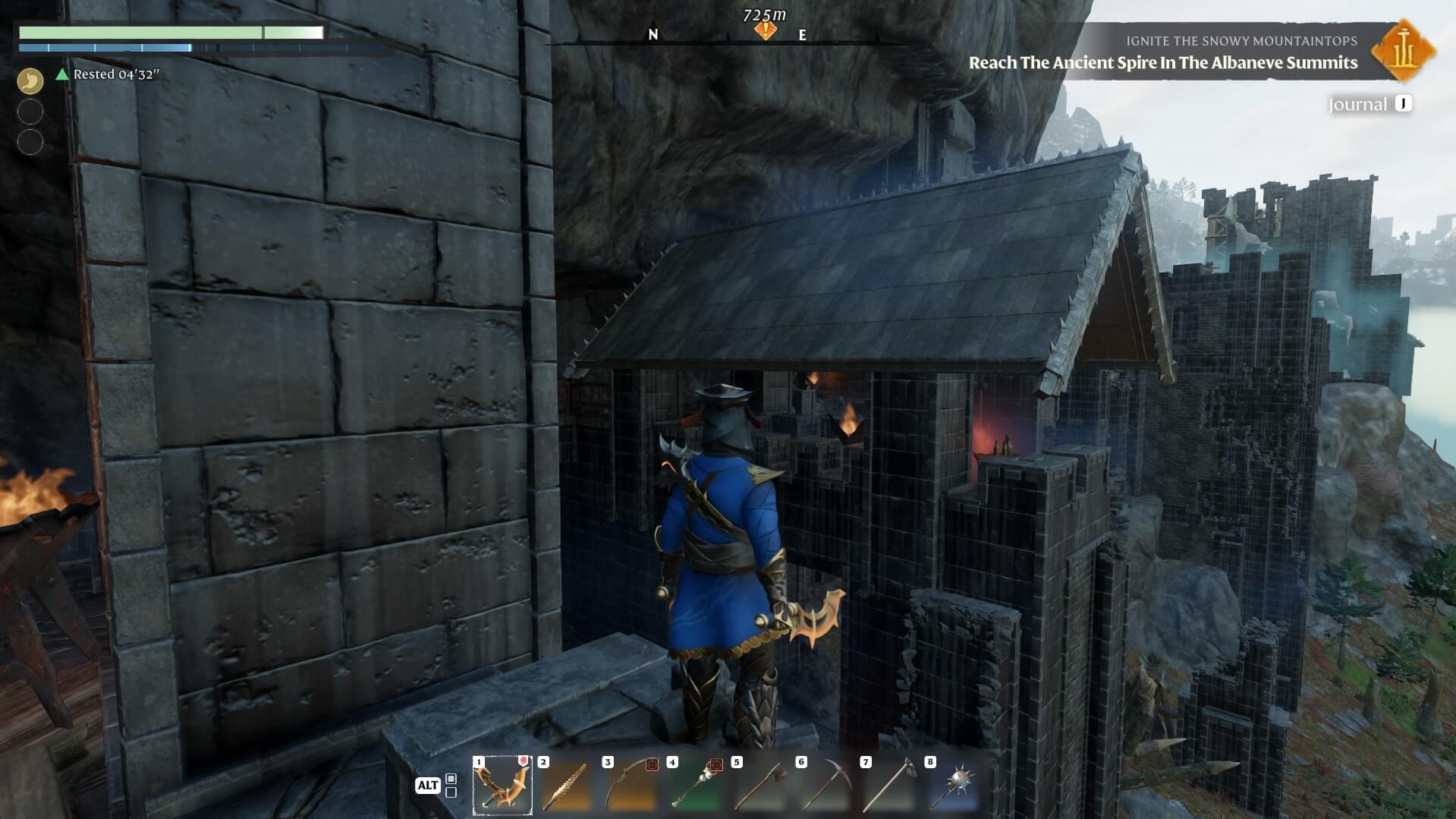Open the Ancient Spire quest tracker
The height and width of the screenshot is (819, 1456).
pos(1162,62)
